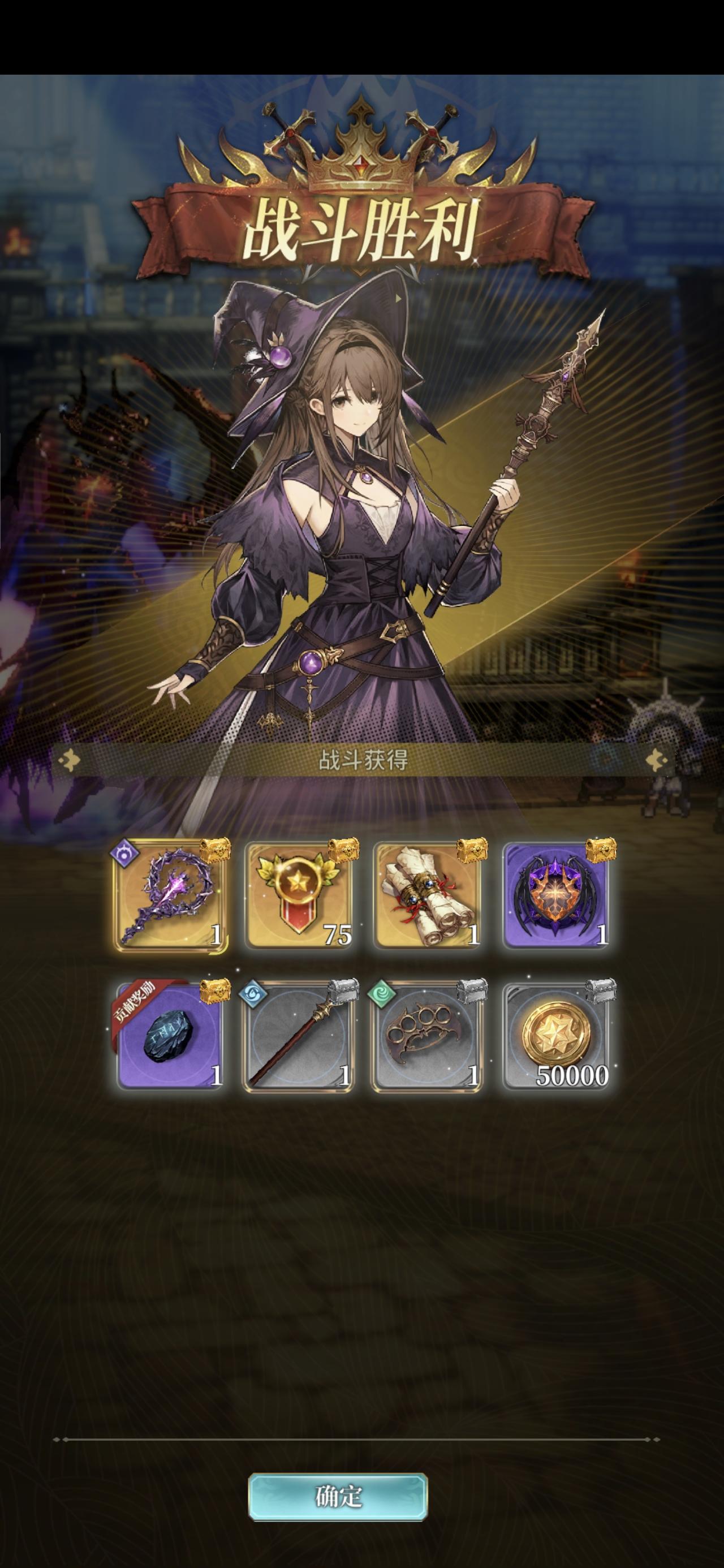Click the dark rune stone contribution reward
The width and height of the screenshot is (724, 1568).
coord(169,1038)
